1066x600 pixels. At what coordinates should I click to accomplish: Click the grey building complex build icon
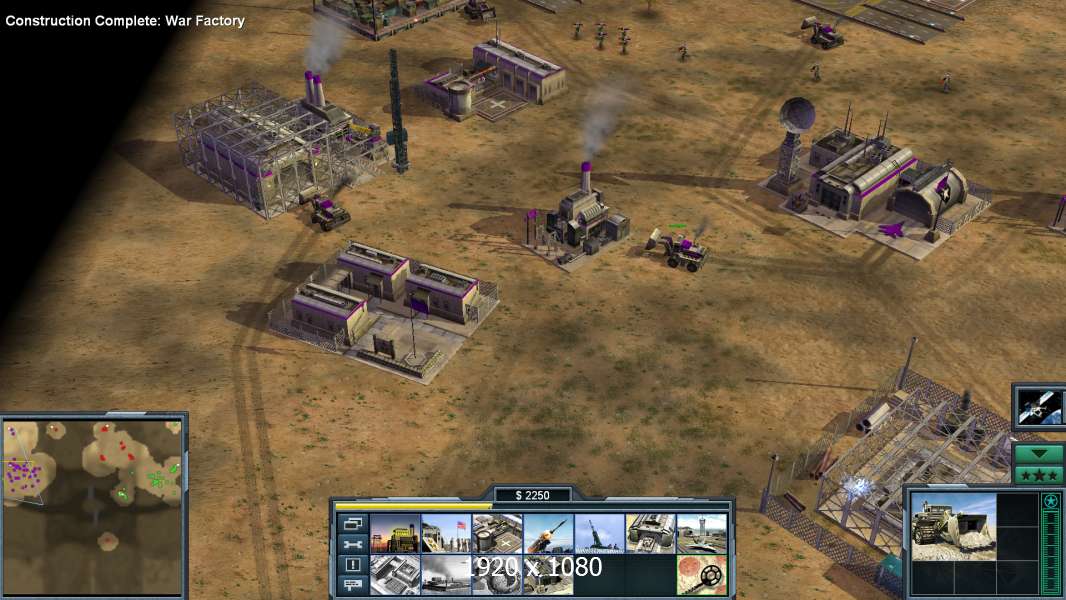coord(395,574)
